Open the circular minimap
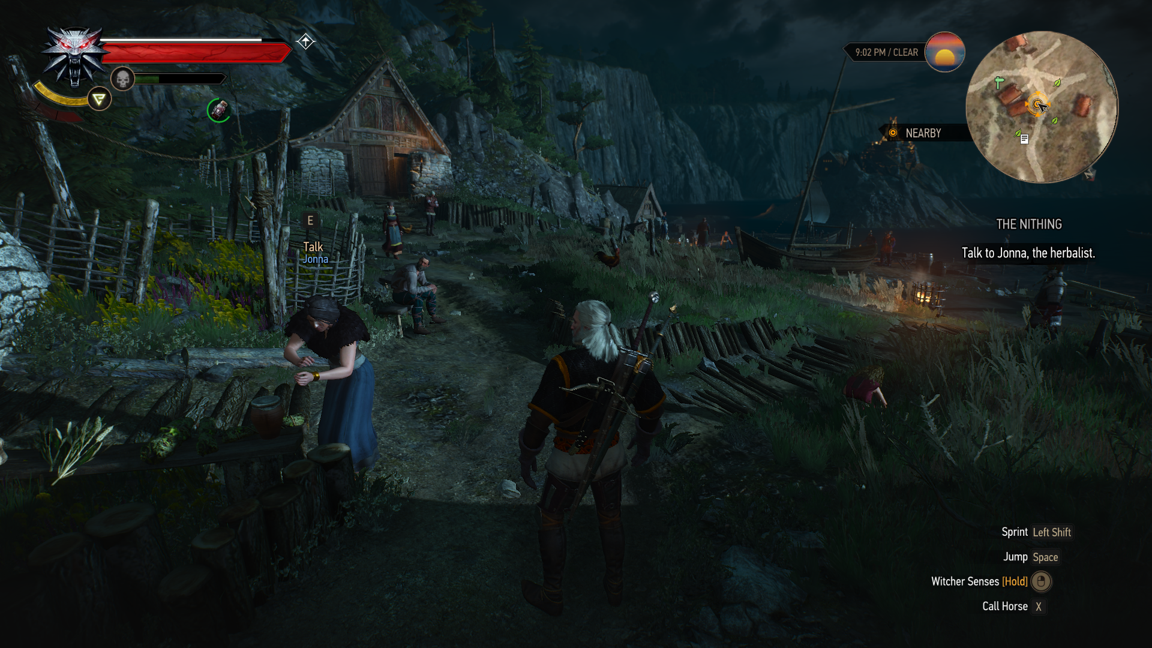Viewport: 1152px width, 648px height. tap(1041, 107)
